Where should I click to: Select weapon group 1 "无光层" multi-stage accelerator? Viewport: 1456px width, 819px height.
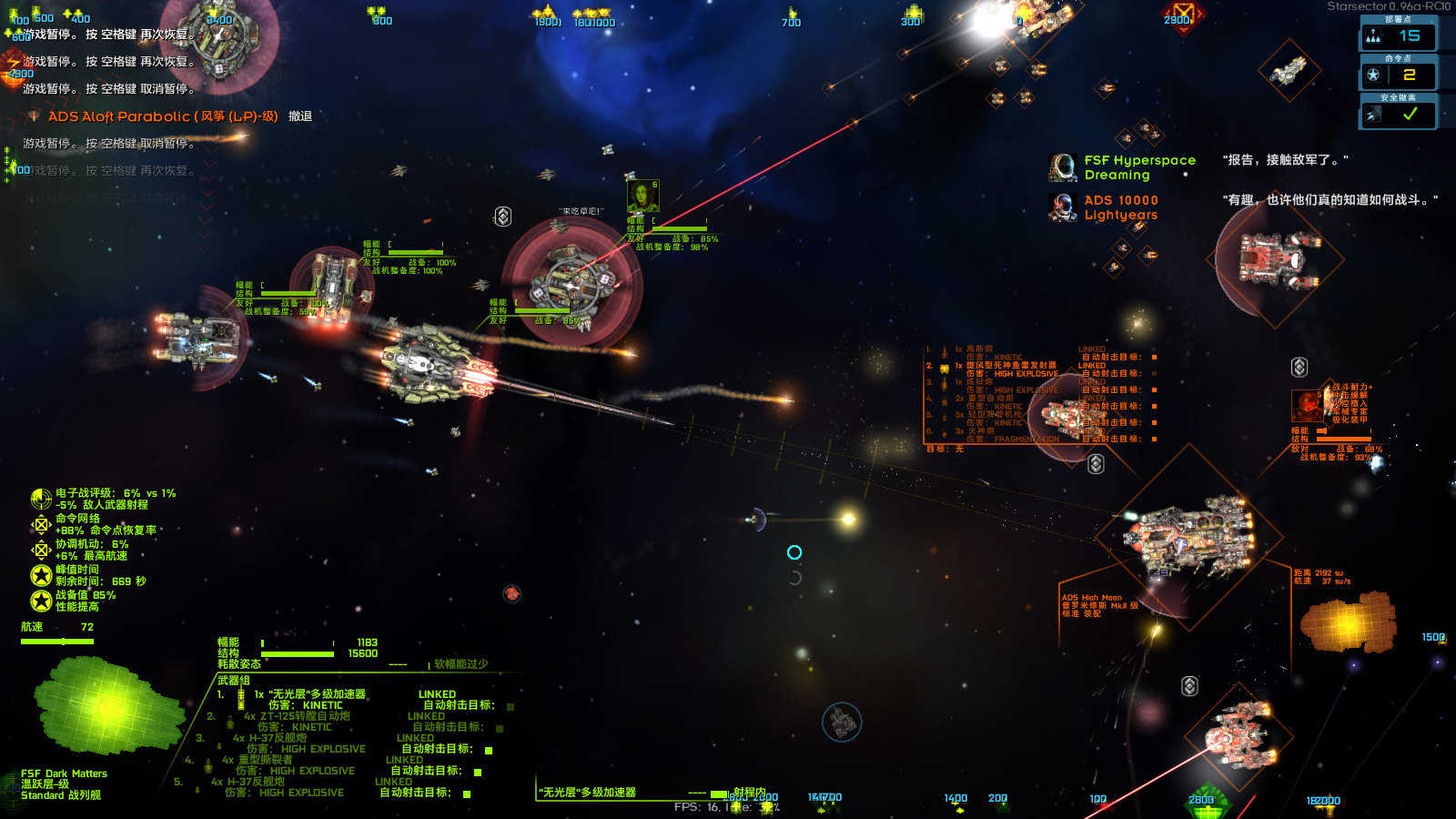point(309,694)
